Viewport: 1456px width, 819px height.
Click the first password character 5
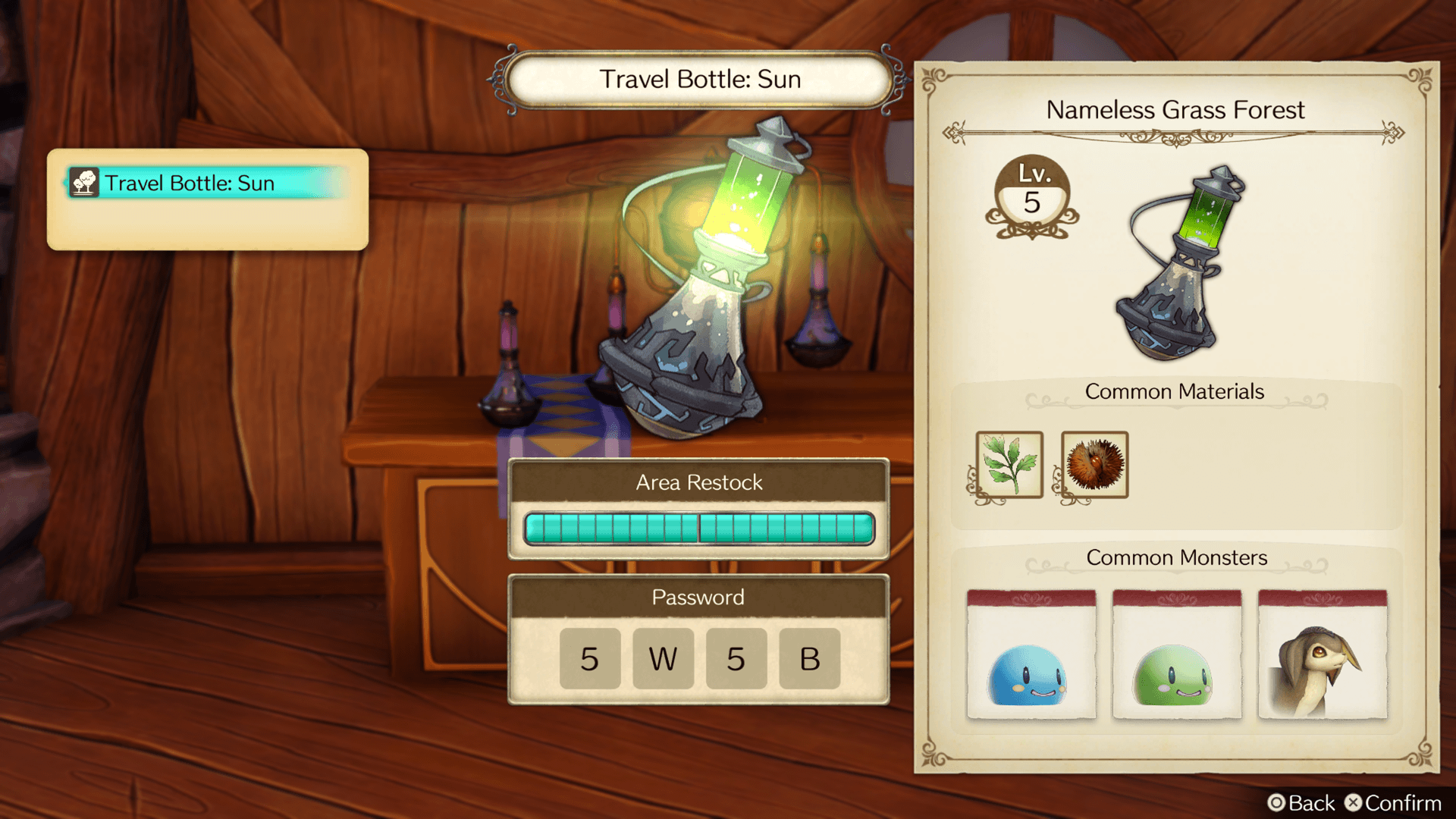[x=589, y=658]
